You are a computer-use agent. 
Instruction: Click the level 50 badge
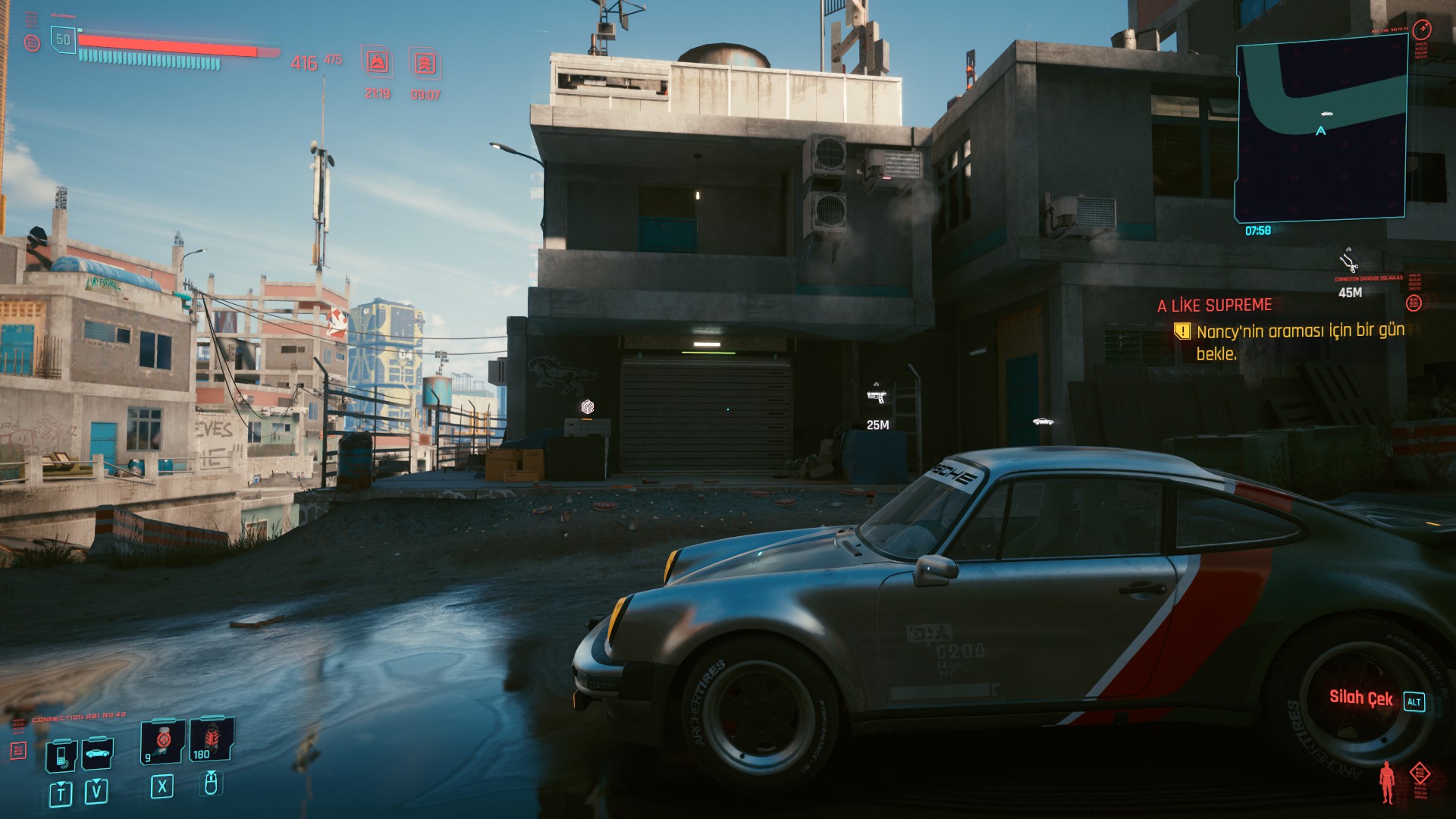pos(63,39)
